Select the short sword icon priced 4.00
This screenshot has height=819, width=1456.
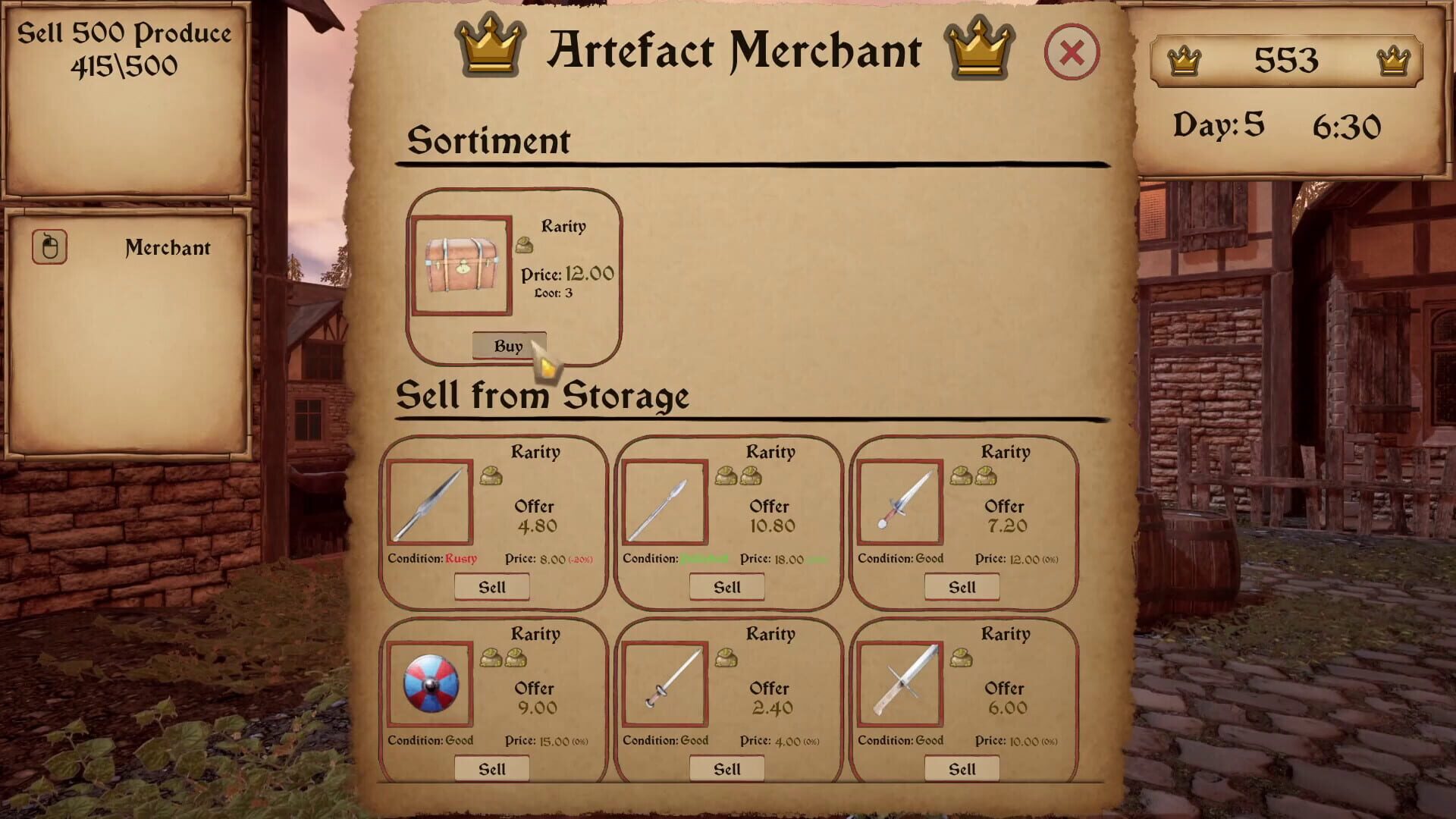click(665, 685)
